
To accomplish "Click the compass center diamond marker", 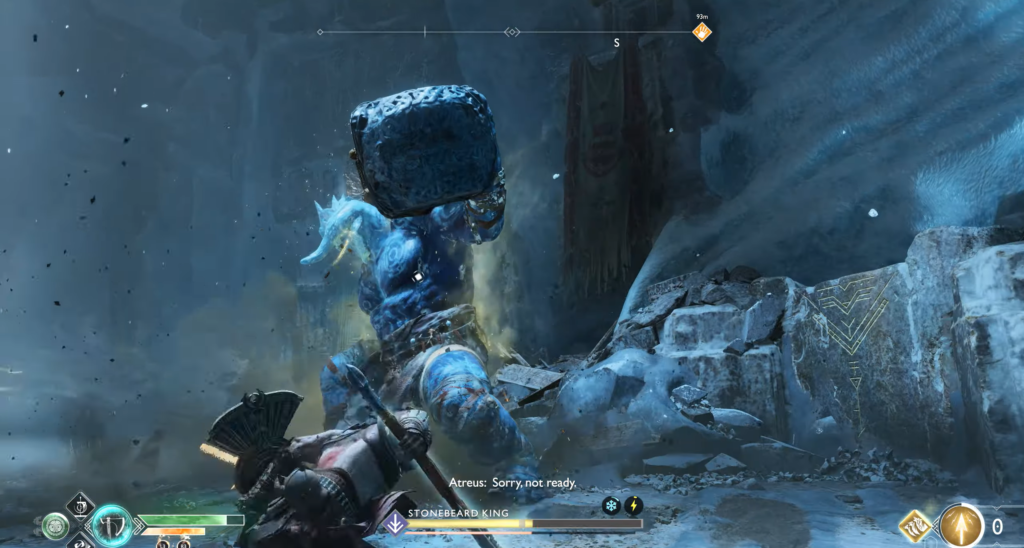I will point(512,32).
